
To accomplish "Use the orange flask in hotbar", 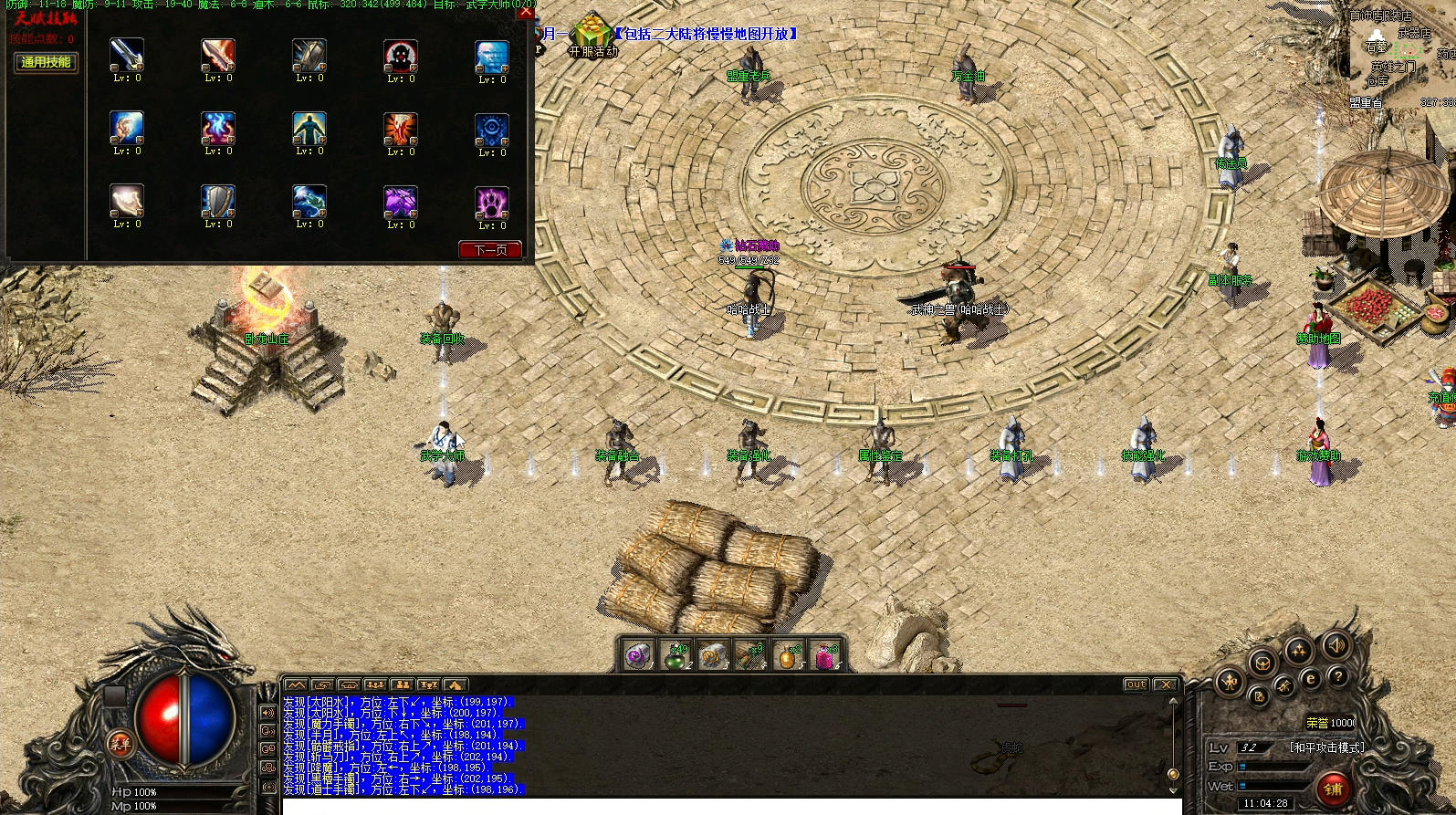I will [x=787, y=655].
